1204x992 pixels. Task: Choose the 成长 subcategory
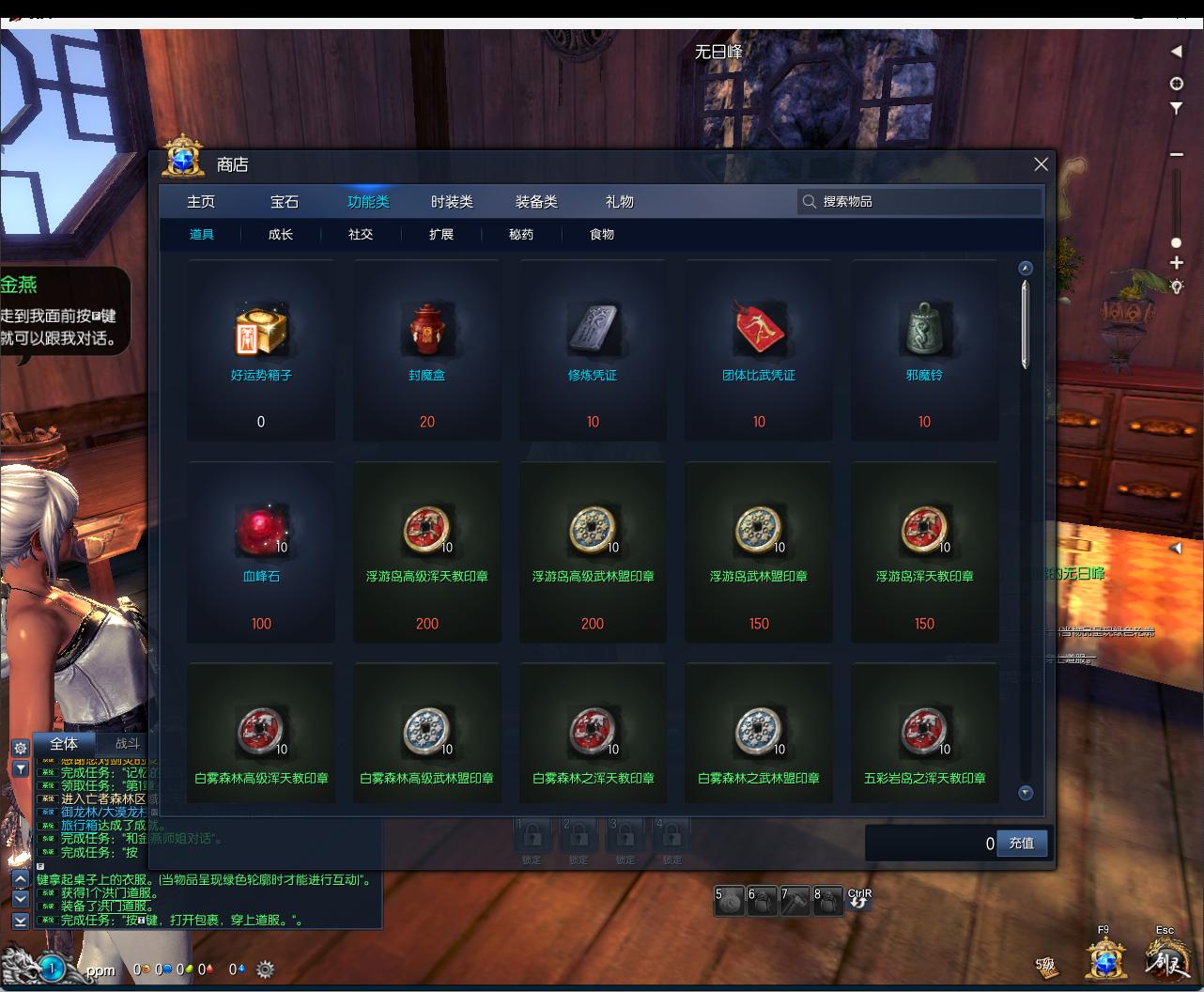click(x=281, y=235)
